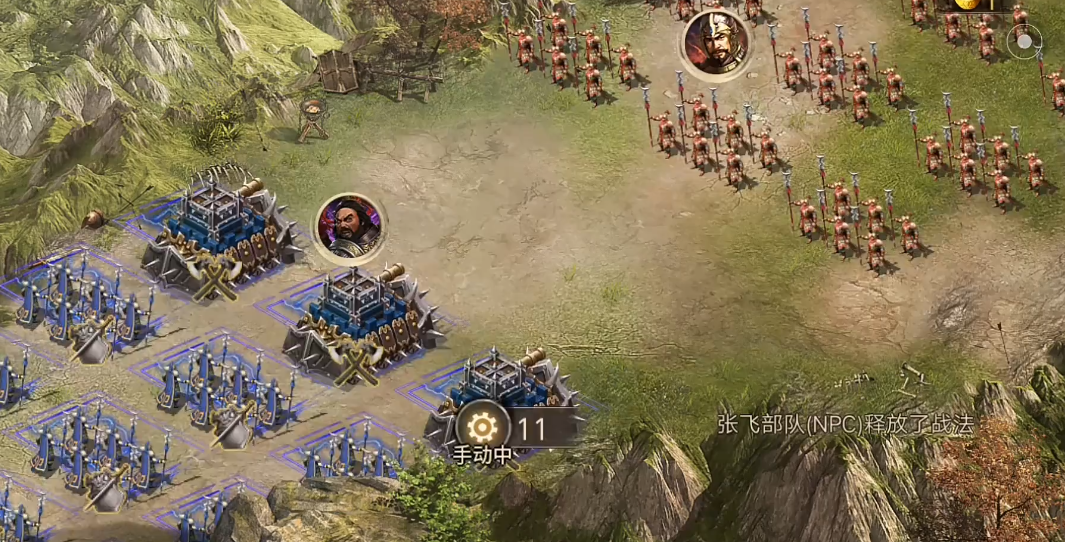Select the golden-helmet enemy general portrait
The height and width of the screenshot is (542, 1065).
point(717,42)
